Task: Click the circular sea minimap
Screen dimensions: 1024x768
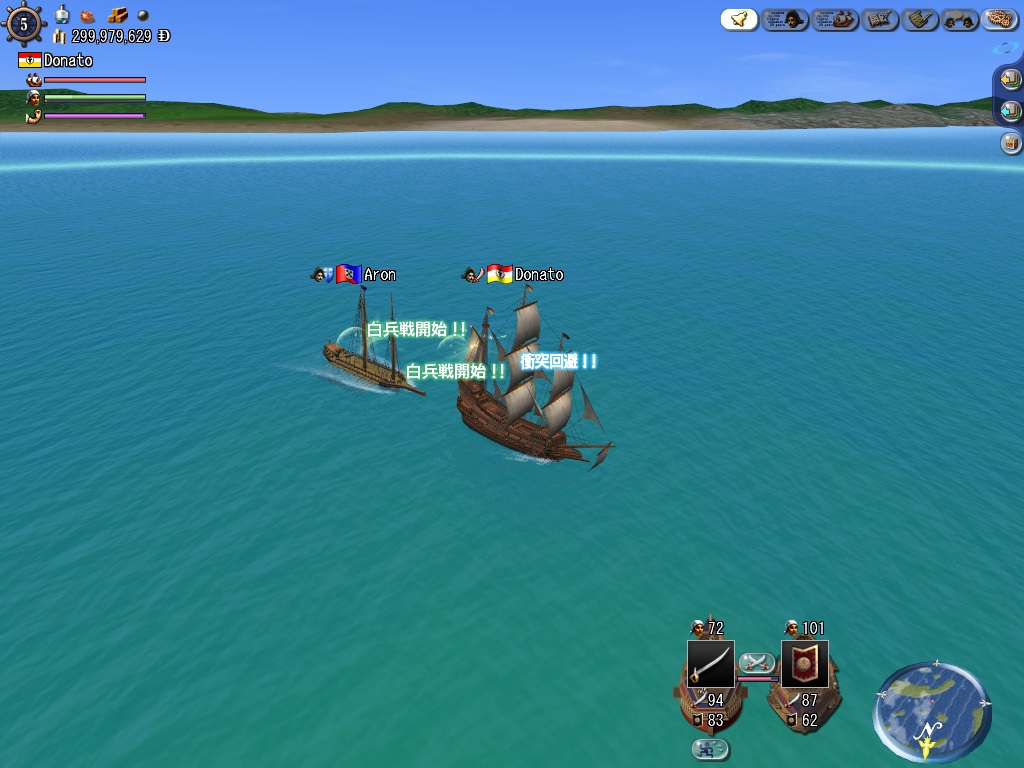Action: point(931,710)
